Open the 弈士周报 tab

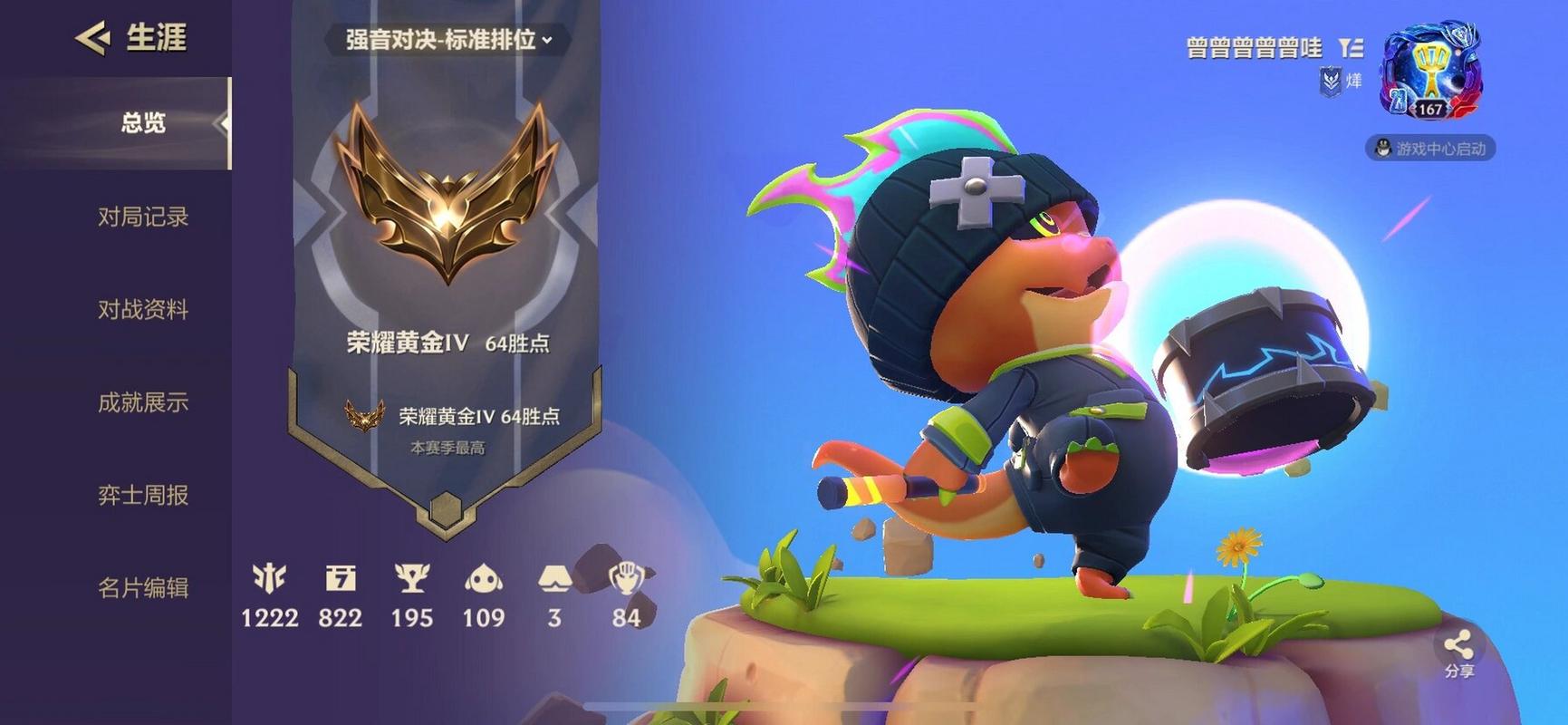[x=143, y=495]
